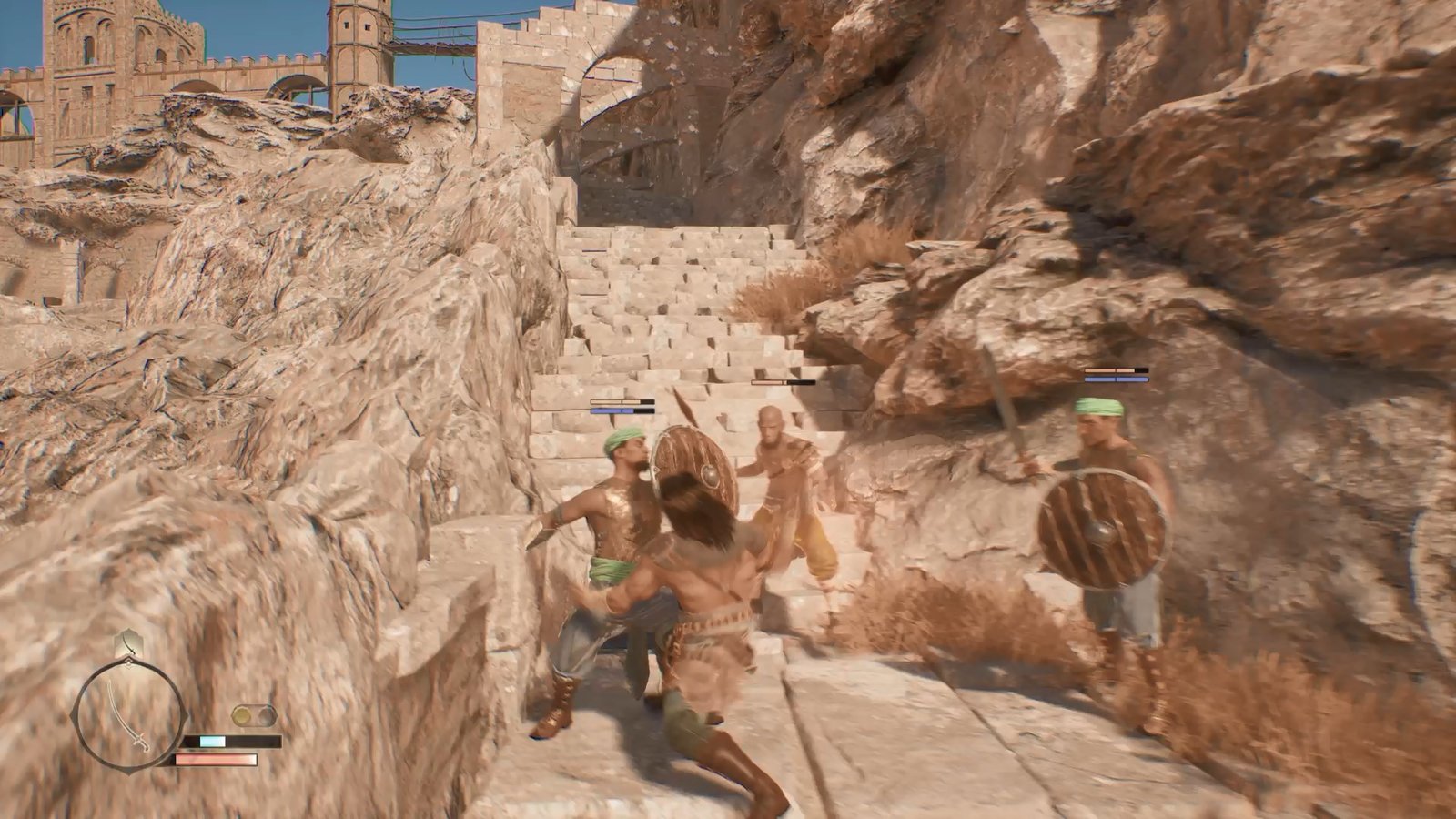Select the gold coin charge indicator

(x=244, y=716)
